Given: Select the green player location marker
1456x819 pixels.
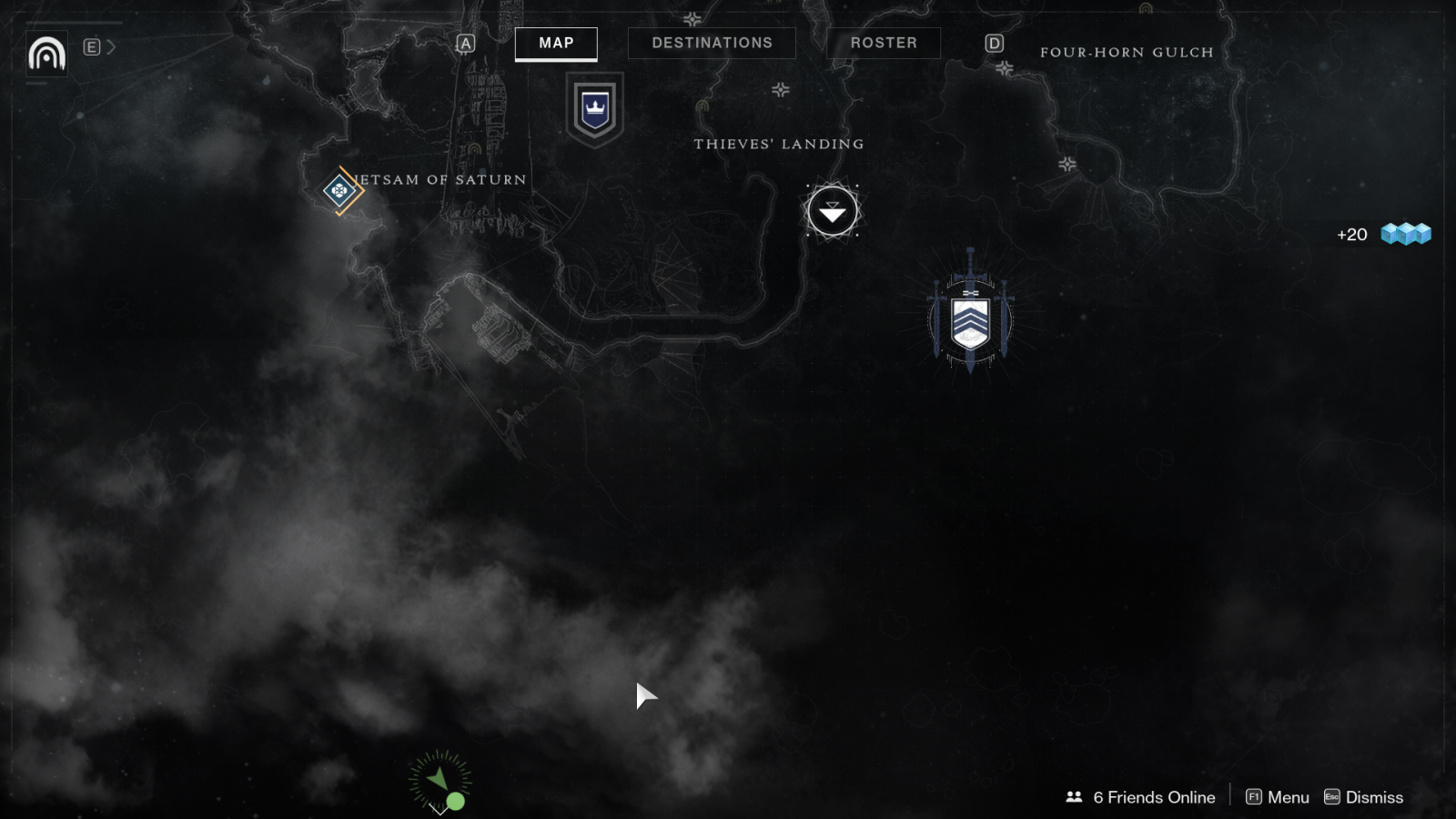Looking at the screenshot, I should tap(440, 782).
